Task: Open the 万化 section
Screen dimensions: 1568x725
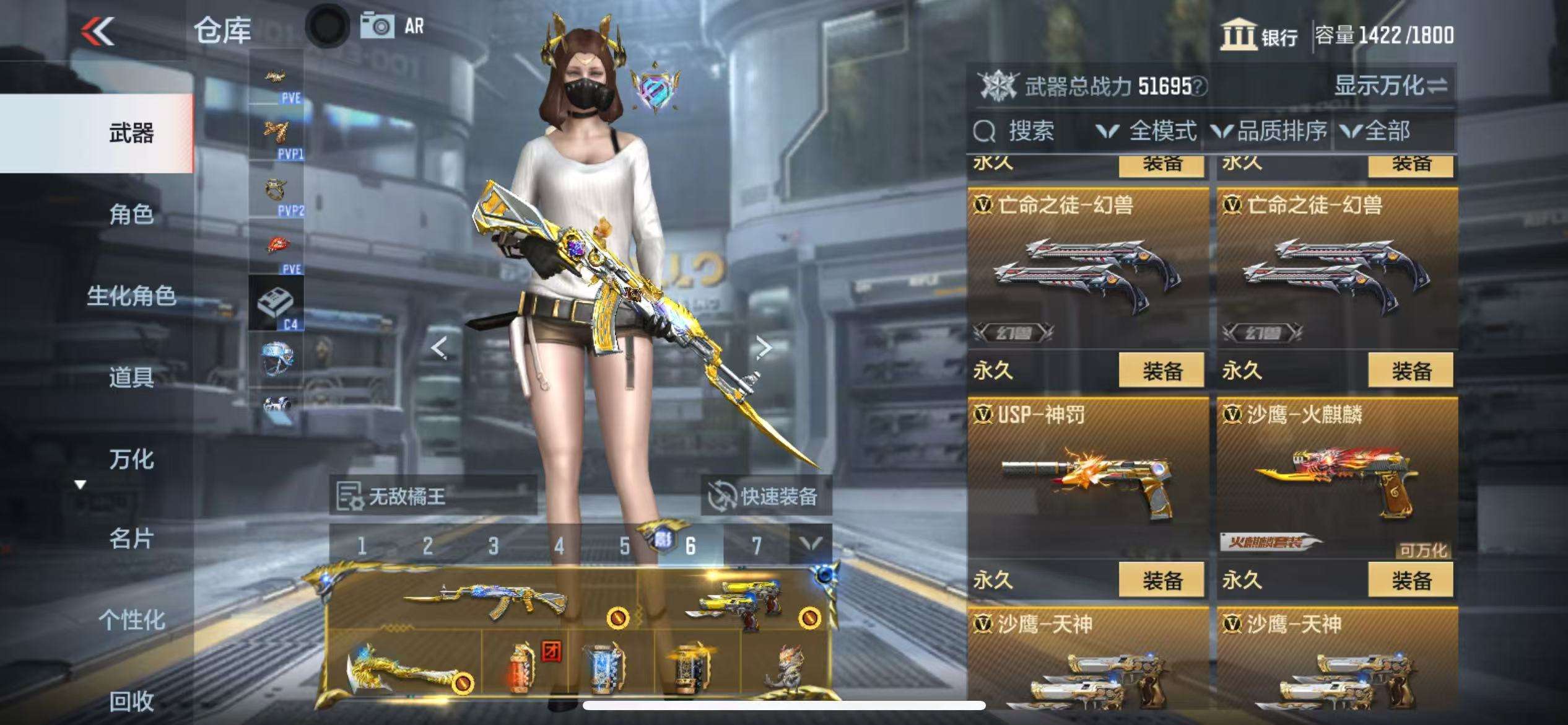Action: [131, 459]
